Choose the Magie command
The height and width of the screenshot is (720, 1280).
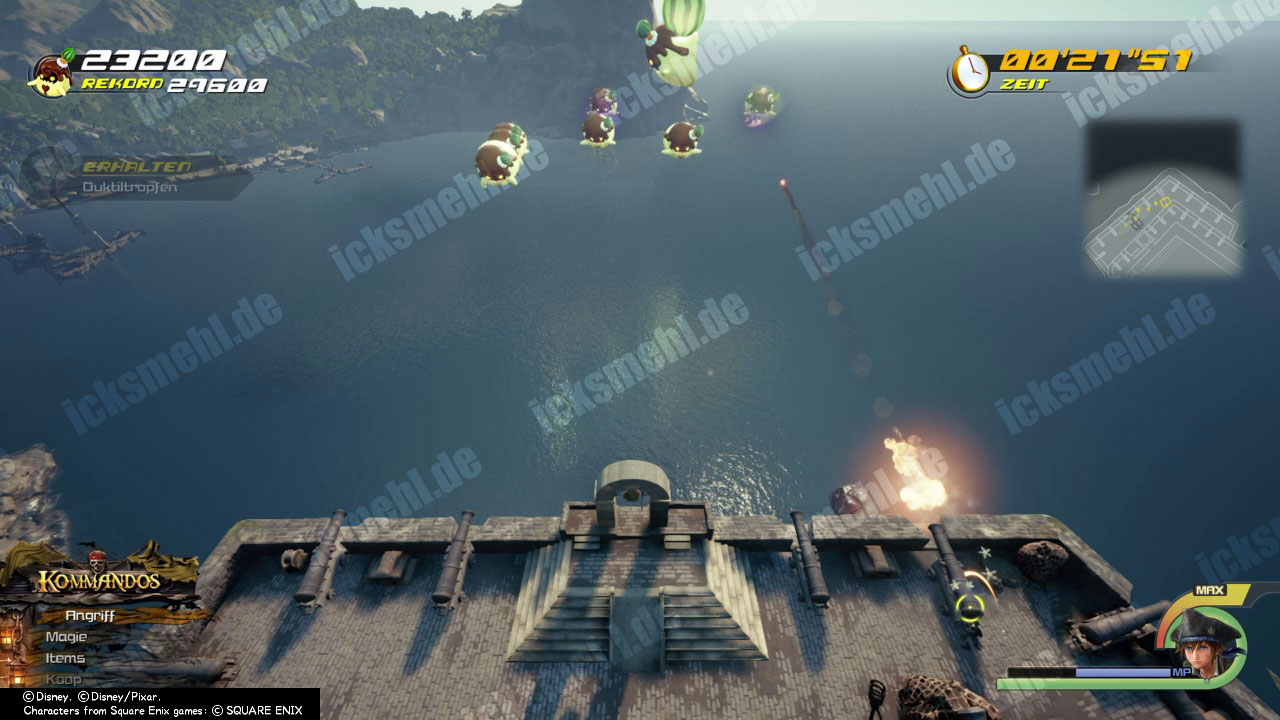66,637
